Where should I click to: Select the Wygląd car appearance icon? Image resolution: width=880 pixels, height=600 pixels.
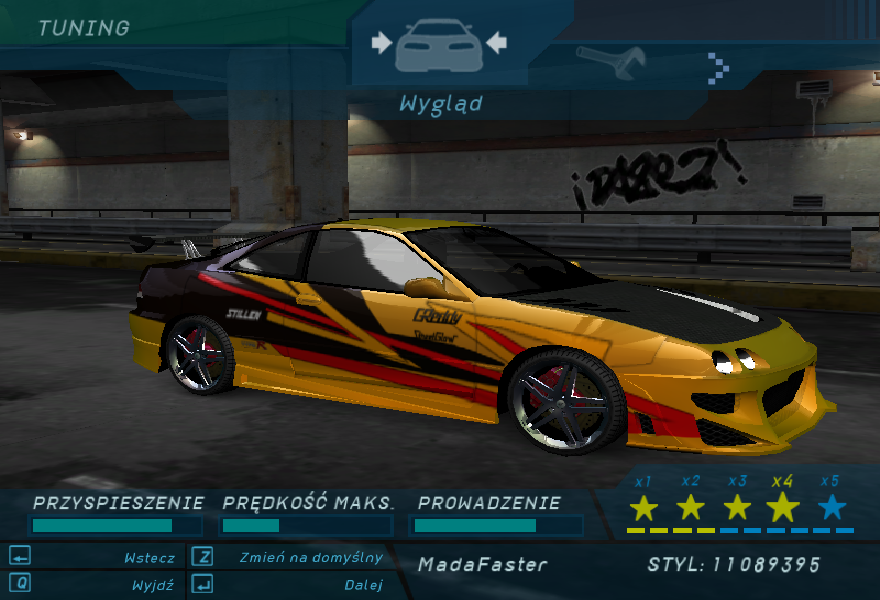pyautogui.click(x=439, y=46)
